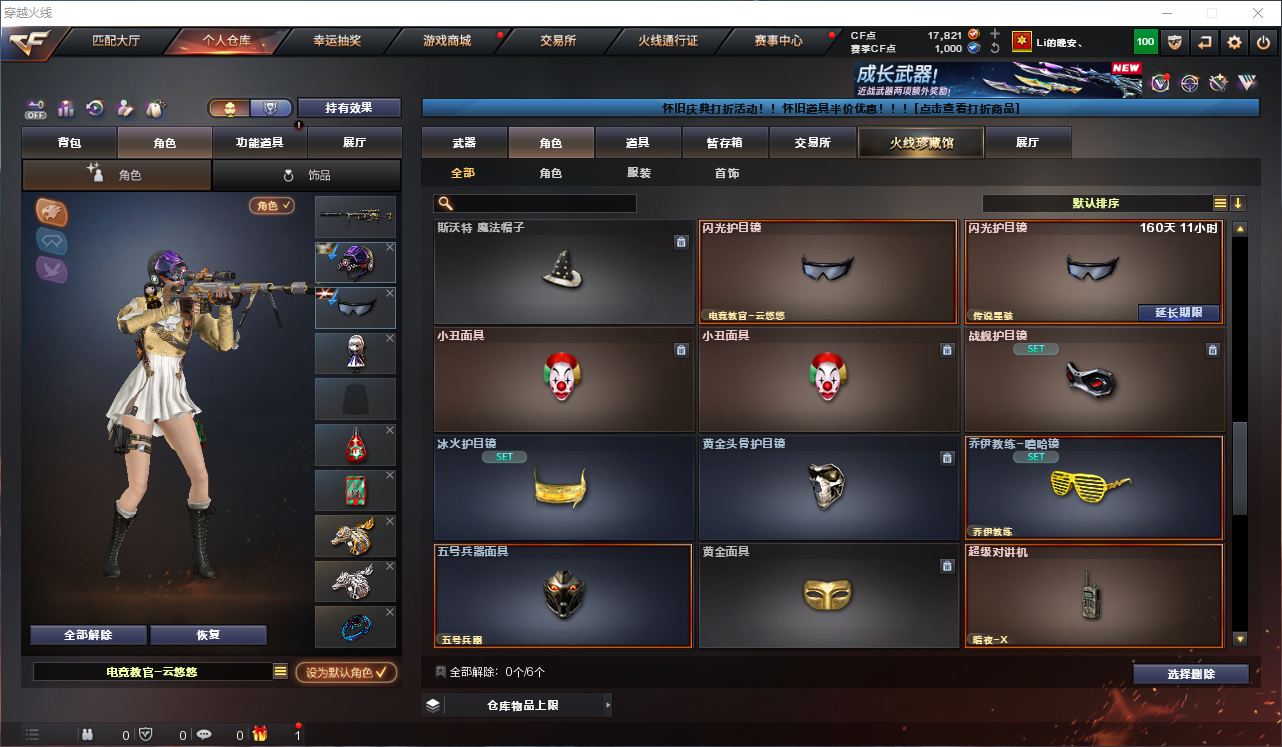Click 设为默认角色 button
Screen dimensions: 1282x747
344,672
